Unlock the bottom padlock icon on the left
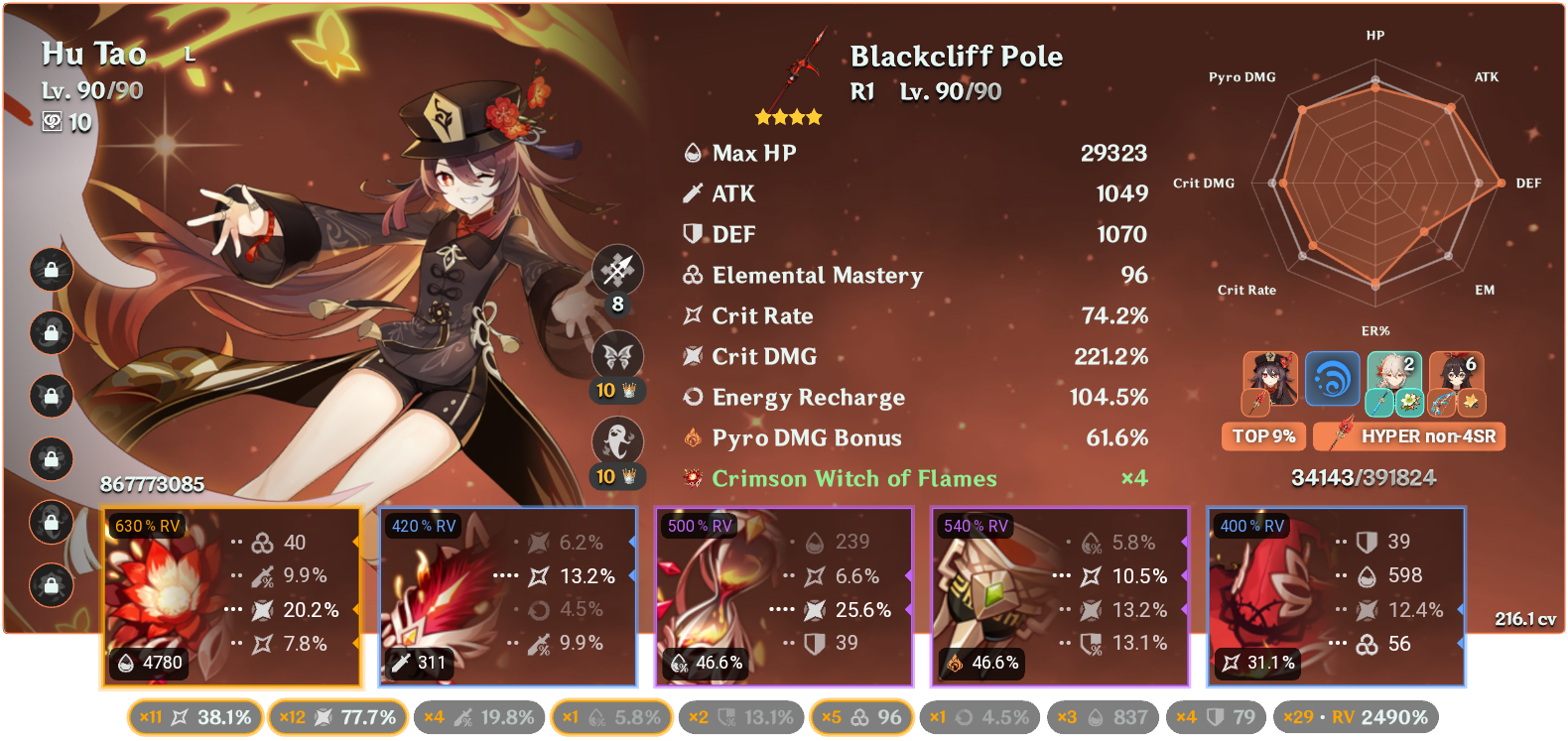Image resolution: width=1568 pixels, height=741 pixels. click(x=51, y=583)
